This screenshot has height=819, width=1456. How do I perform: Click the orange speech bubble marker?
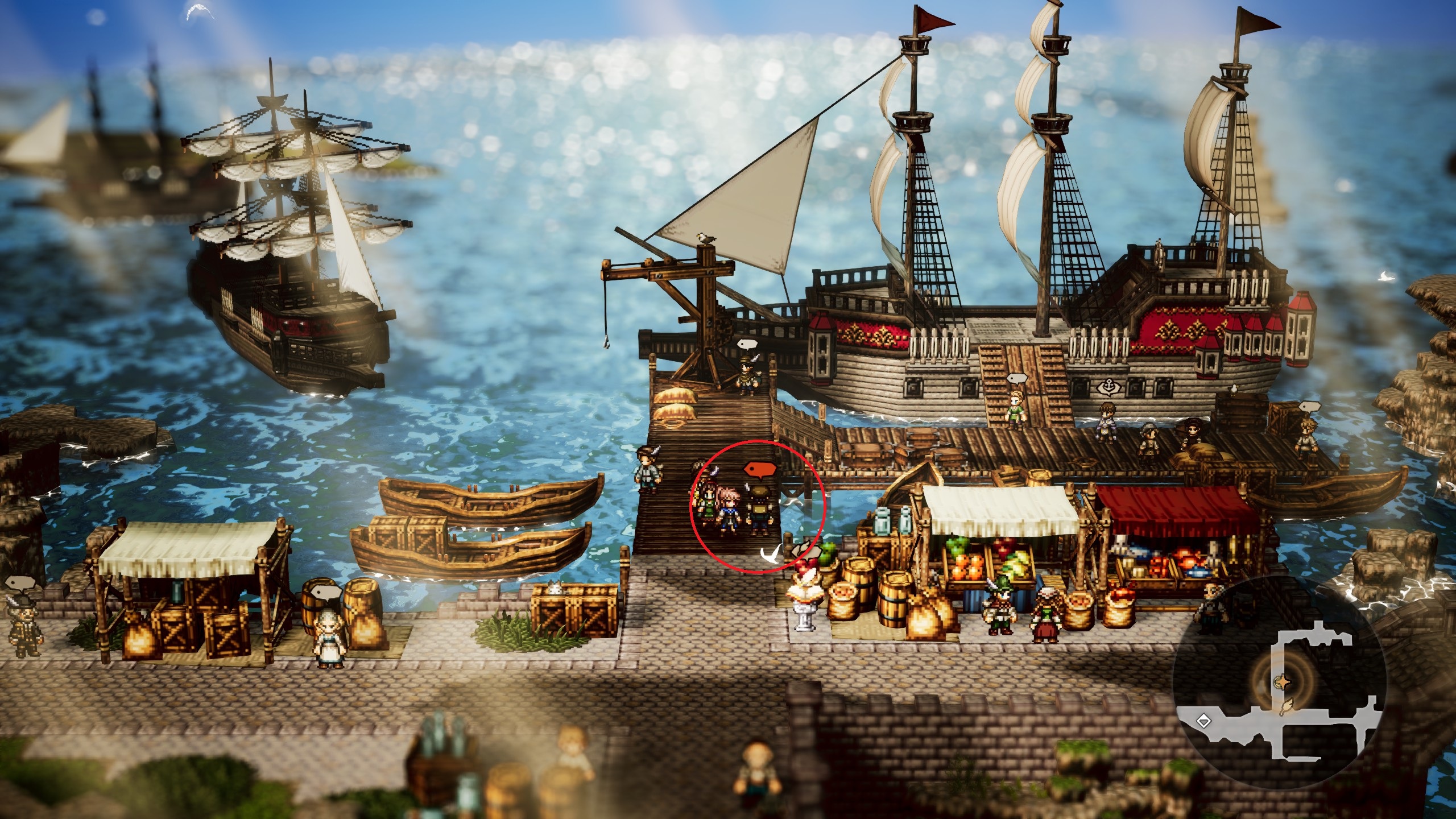pyautogui.click(x=759, y=469)
